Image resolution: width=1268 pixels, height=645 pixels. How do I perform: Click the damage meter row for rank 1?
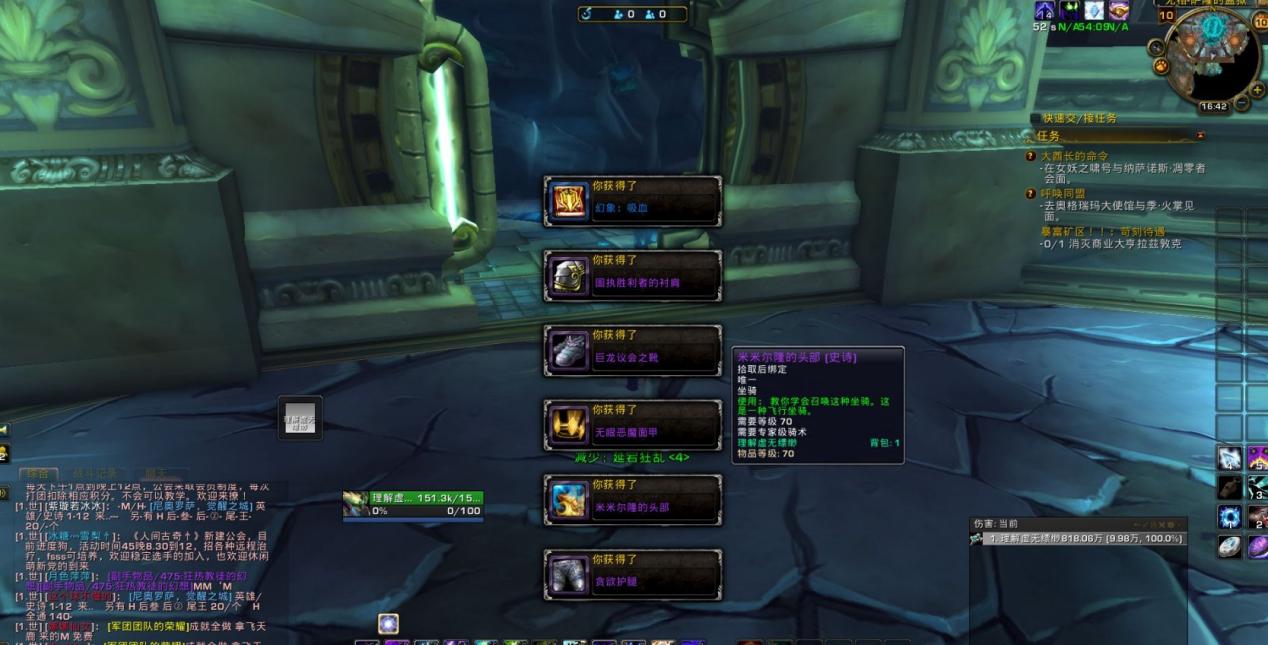click(x=1078, y=539)
